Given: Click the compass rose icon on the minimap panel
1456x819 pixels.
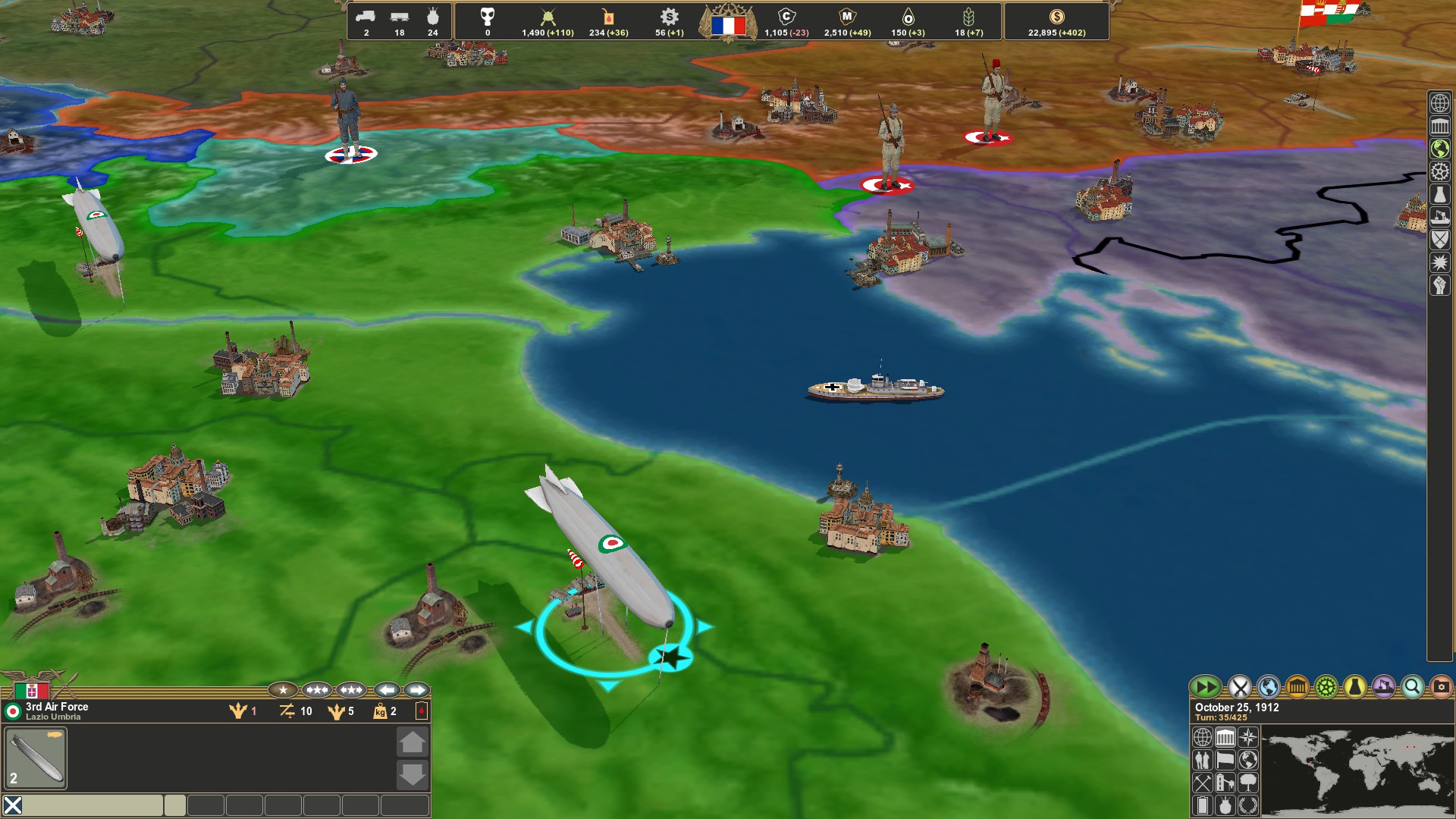Looking at the screenshot, I should (x=1248, y=737).
